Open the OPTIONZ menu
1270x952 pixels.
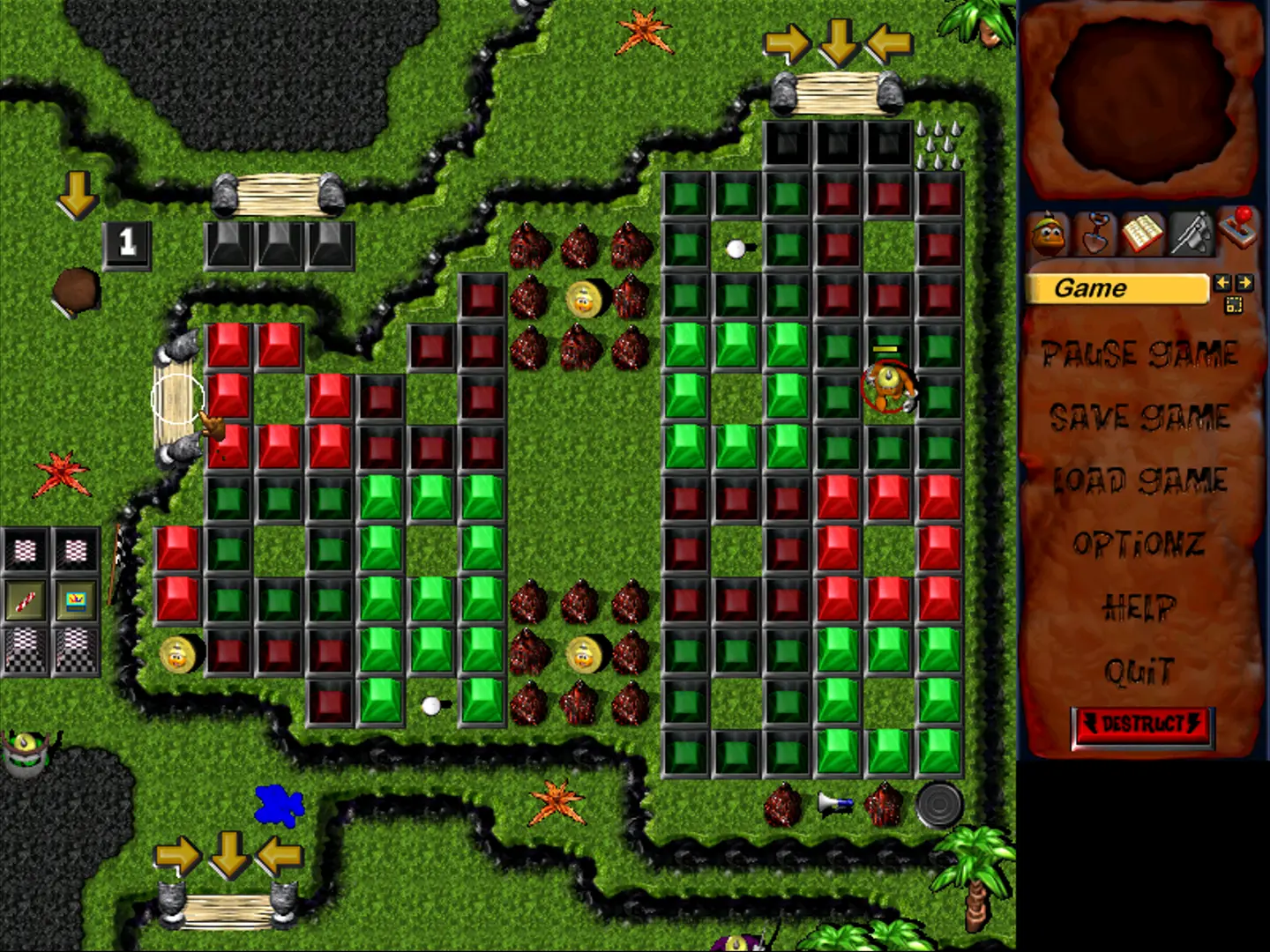tap(1139, 544)
